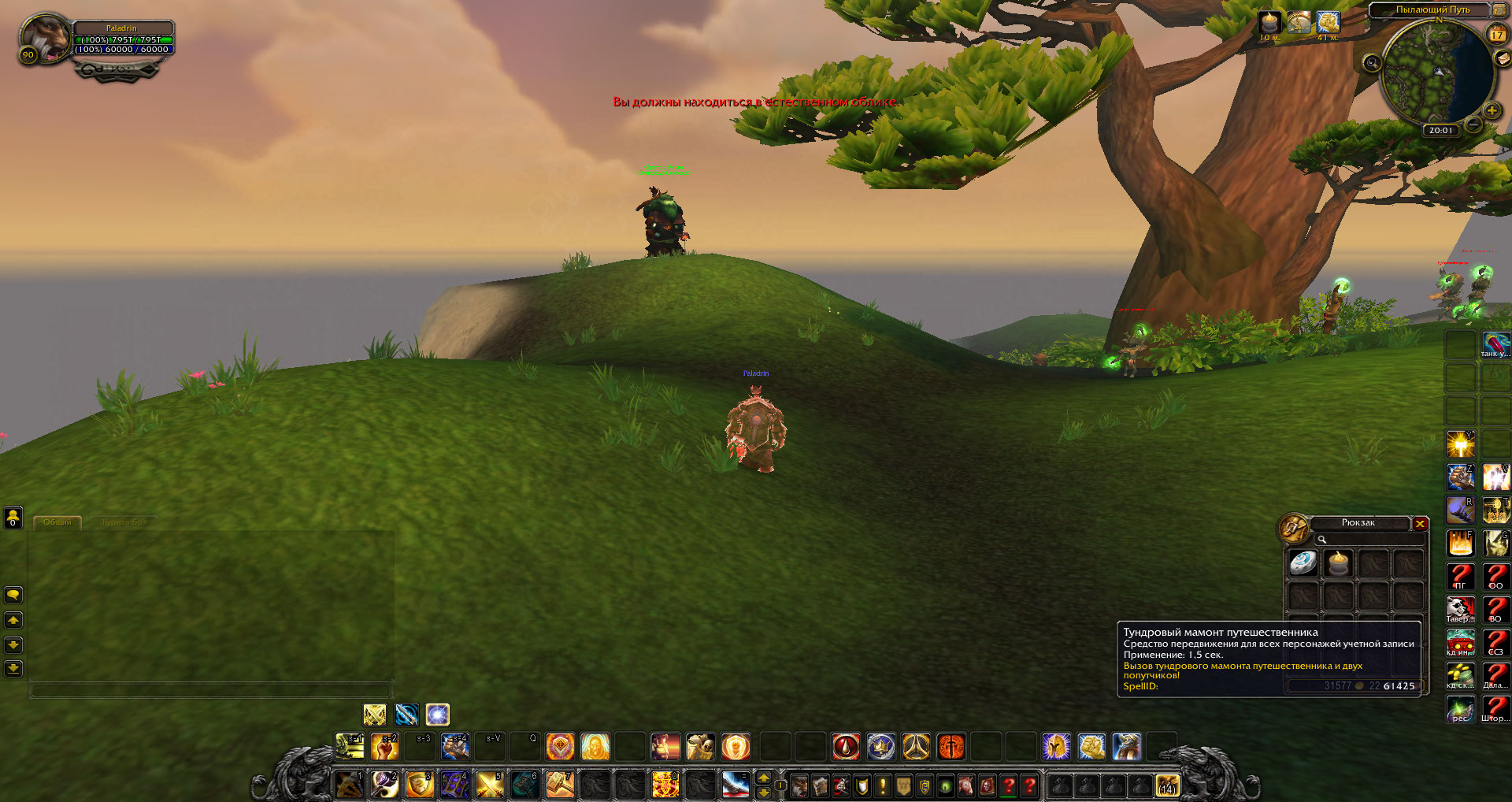
Task: Zoom out the minimap with minus button
Action: coord(1474,124)
